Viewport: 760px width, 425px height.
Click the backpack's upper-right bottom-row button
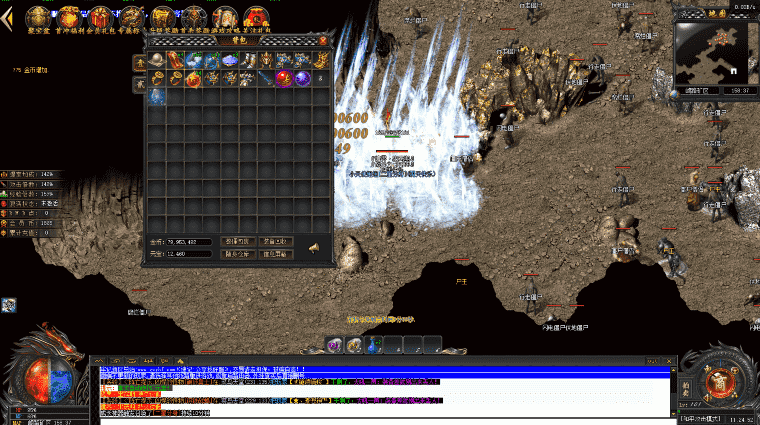tap(275, 241)
